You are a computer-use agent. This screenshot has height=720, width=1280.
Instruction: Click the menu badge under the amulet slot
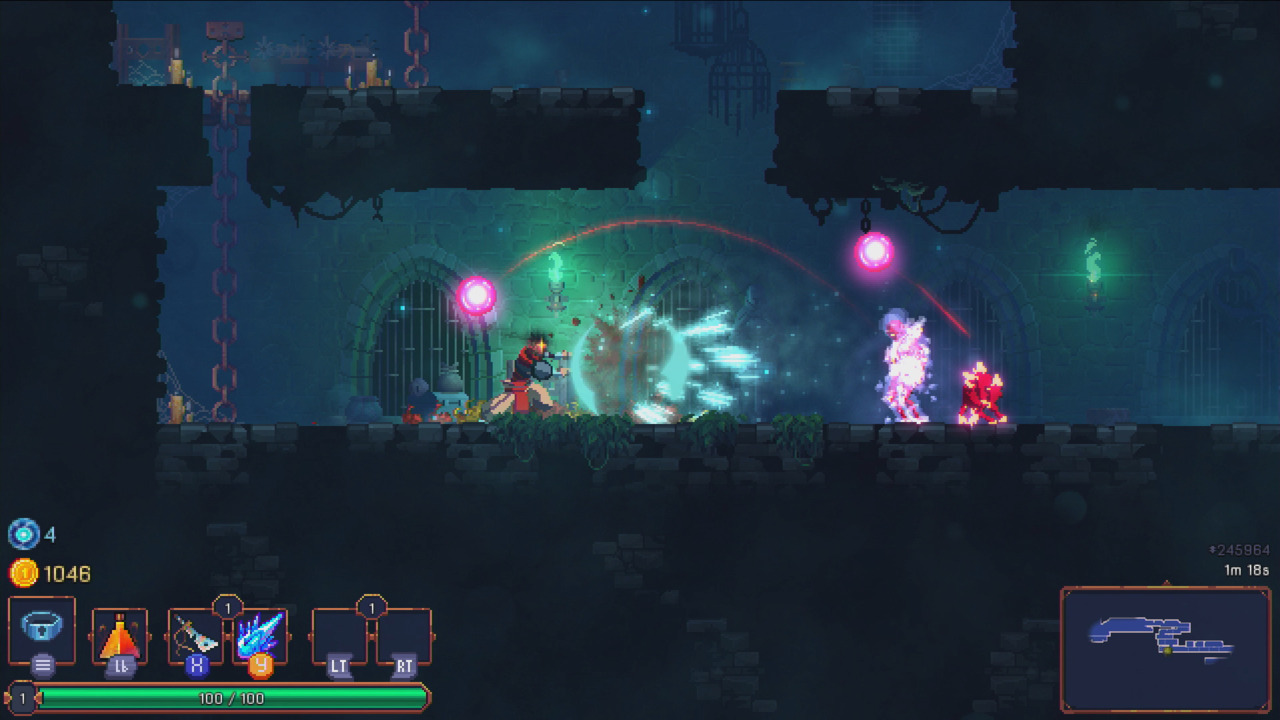[42, 664]
